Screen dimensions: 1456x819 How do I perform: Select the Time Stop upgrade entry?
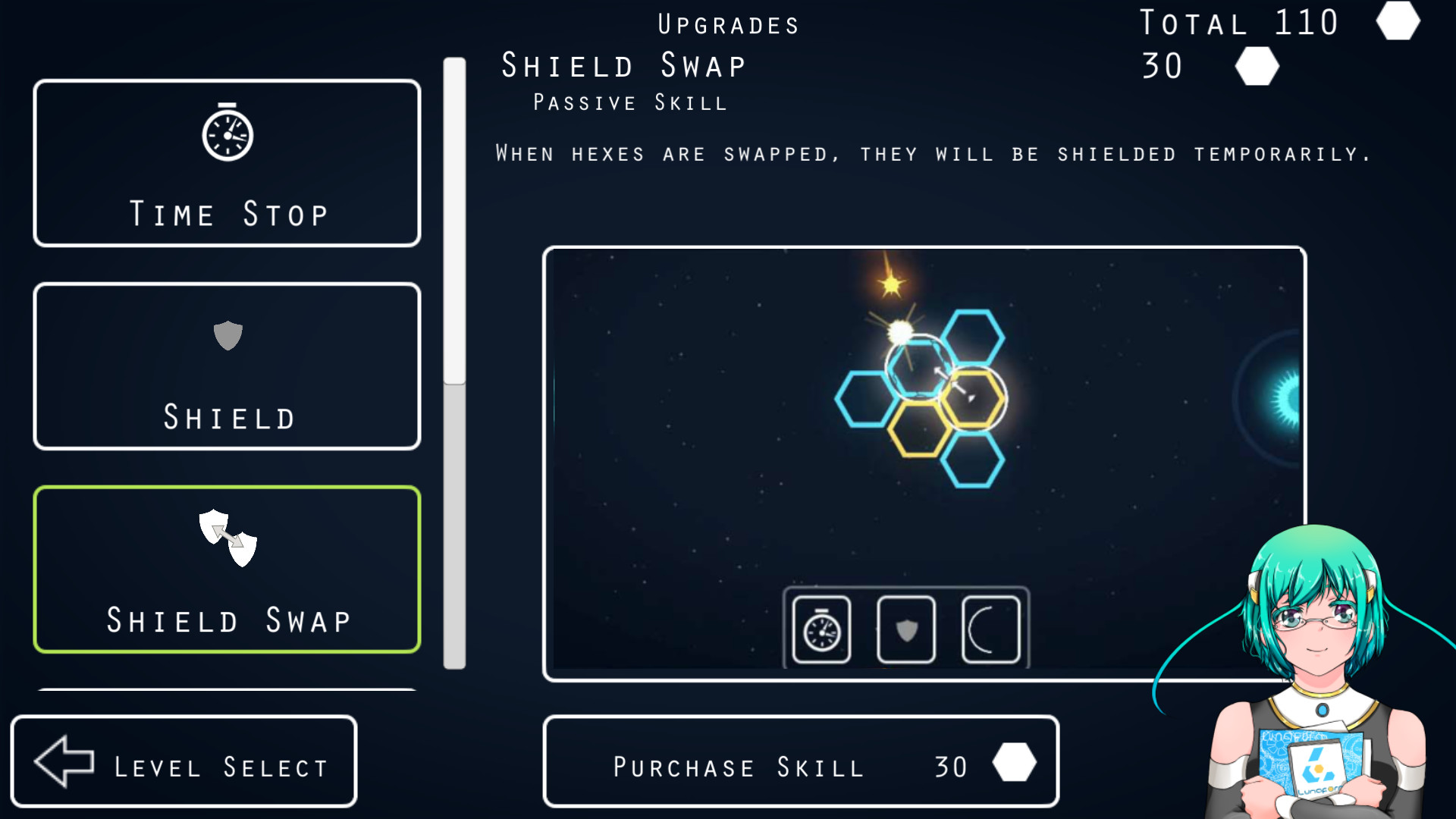(227, 164)
